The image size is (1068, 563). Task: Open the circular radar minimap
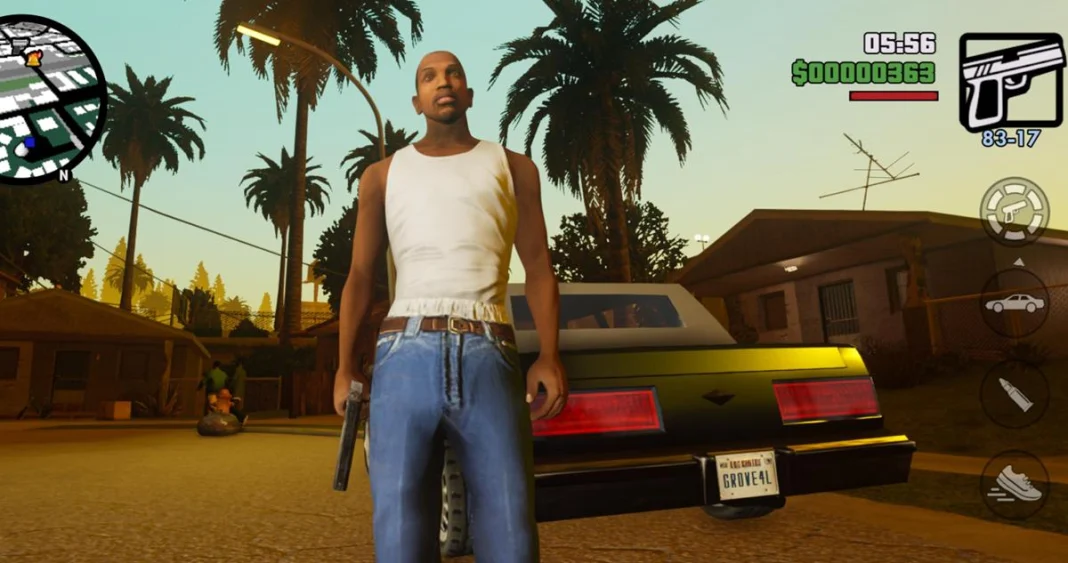click(x=52, y=100)
